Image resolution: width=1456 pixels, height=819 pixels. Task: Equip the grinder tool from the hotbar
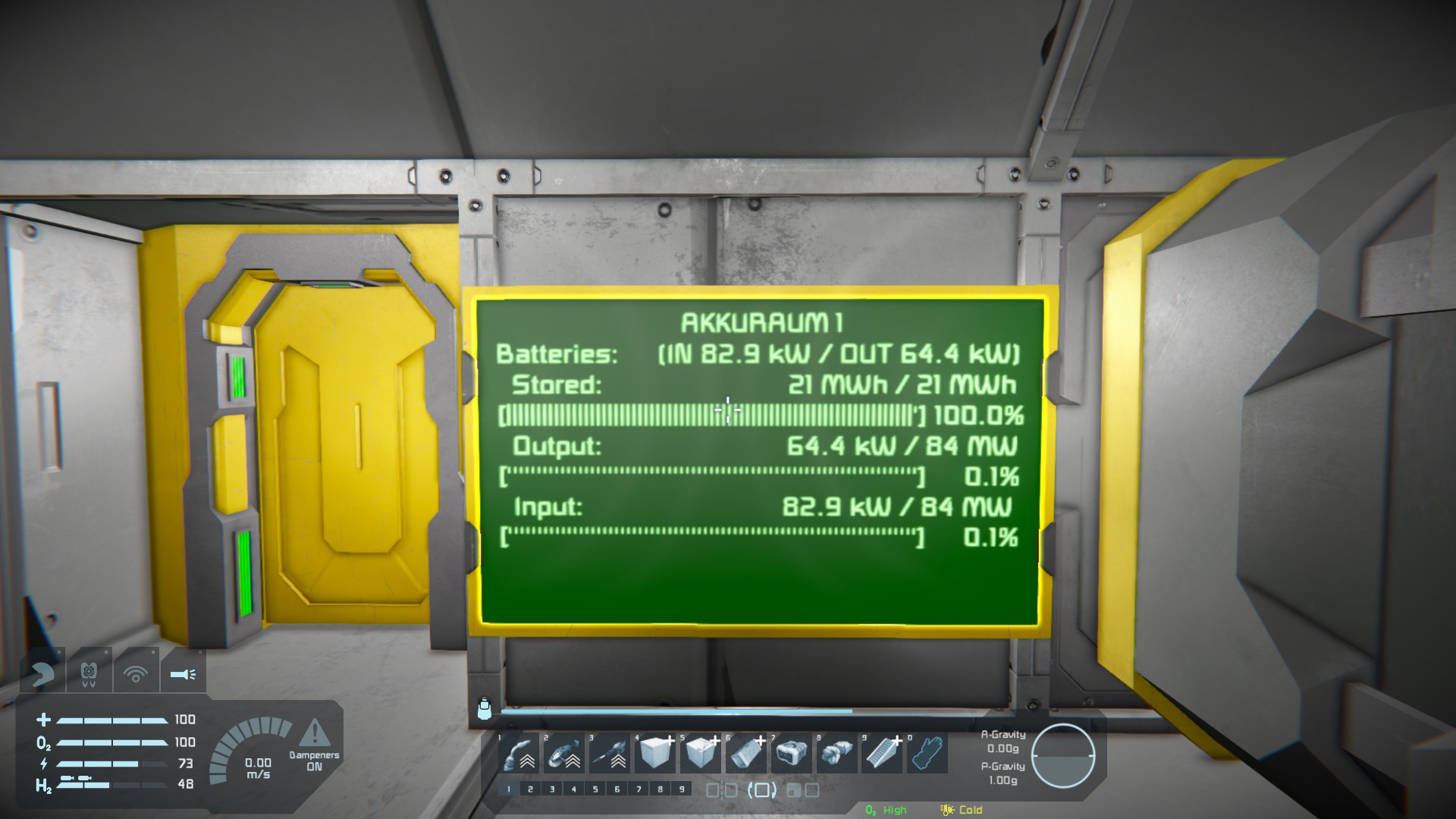564,754
